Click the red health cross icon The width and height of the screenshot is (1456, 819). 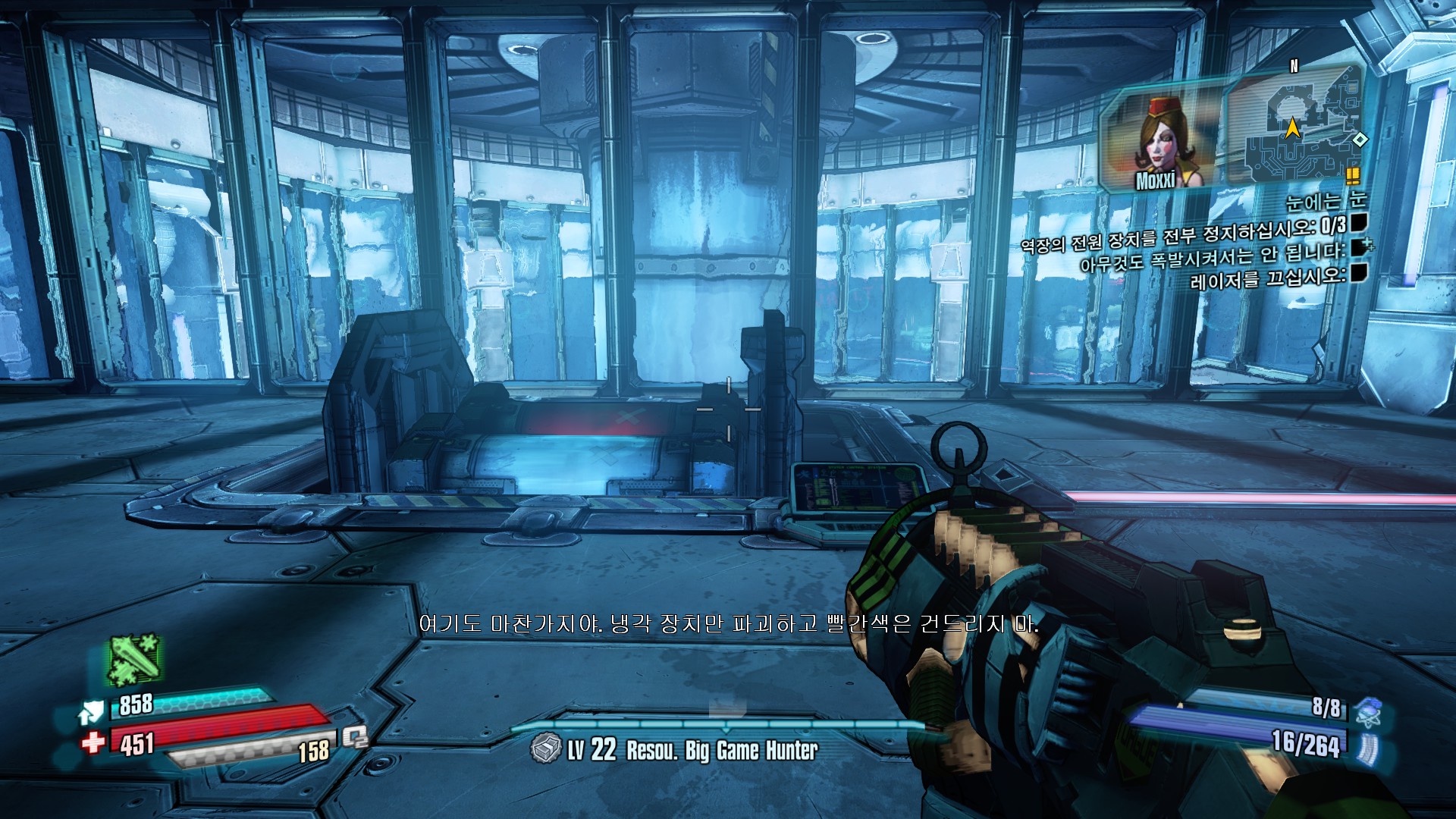(x=93, y=742)
